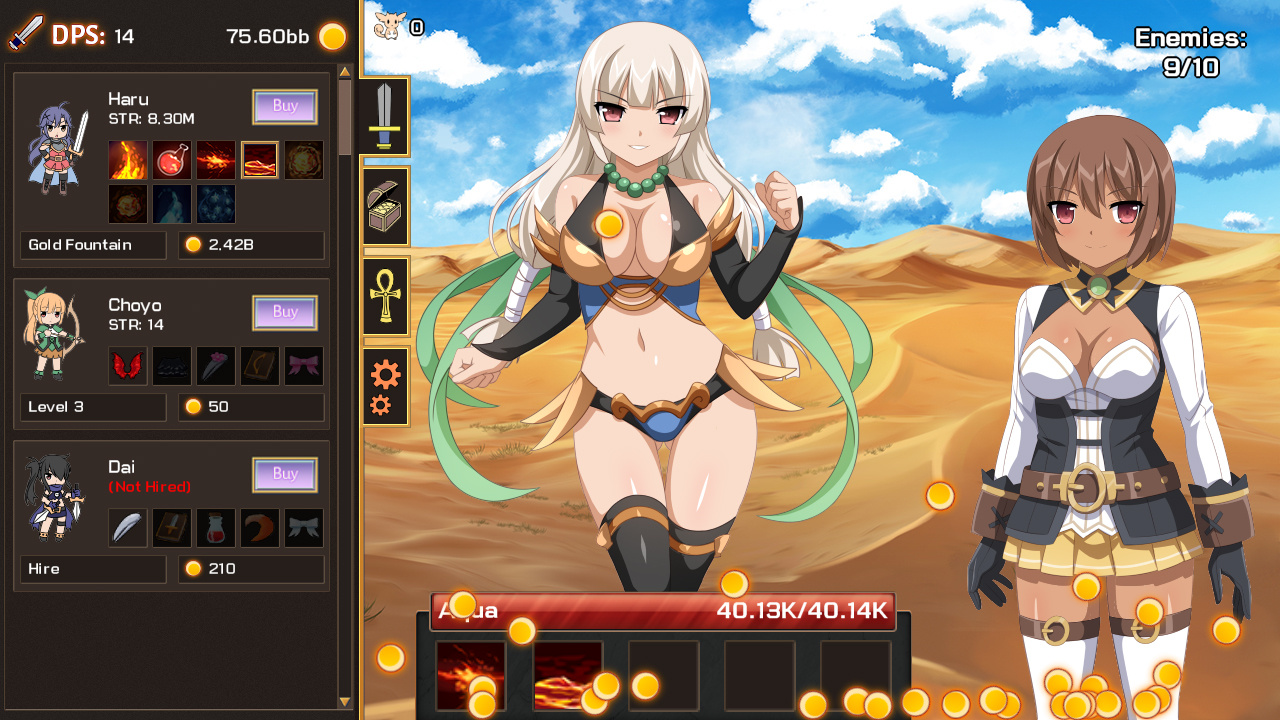Screen dimensions: 1280x720
Task: Upgrade Choyo using the Level 3 button
Action: (93, 407)
